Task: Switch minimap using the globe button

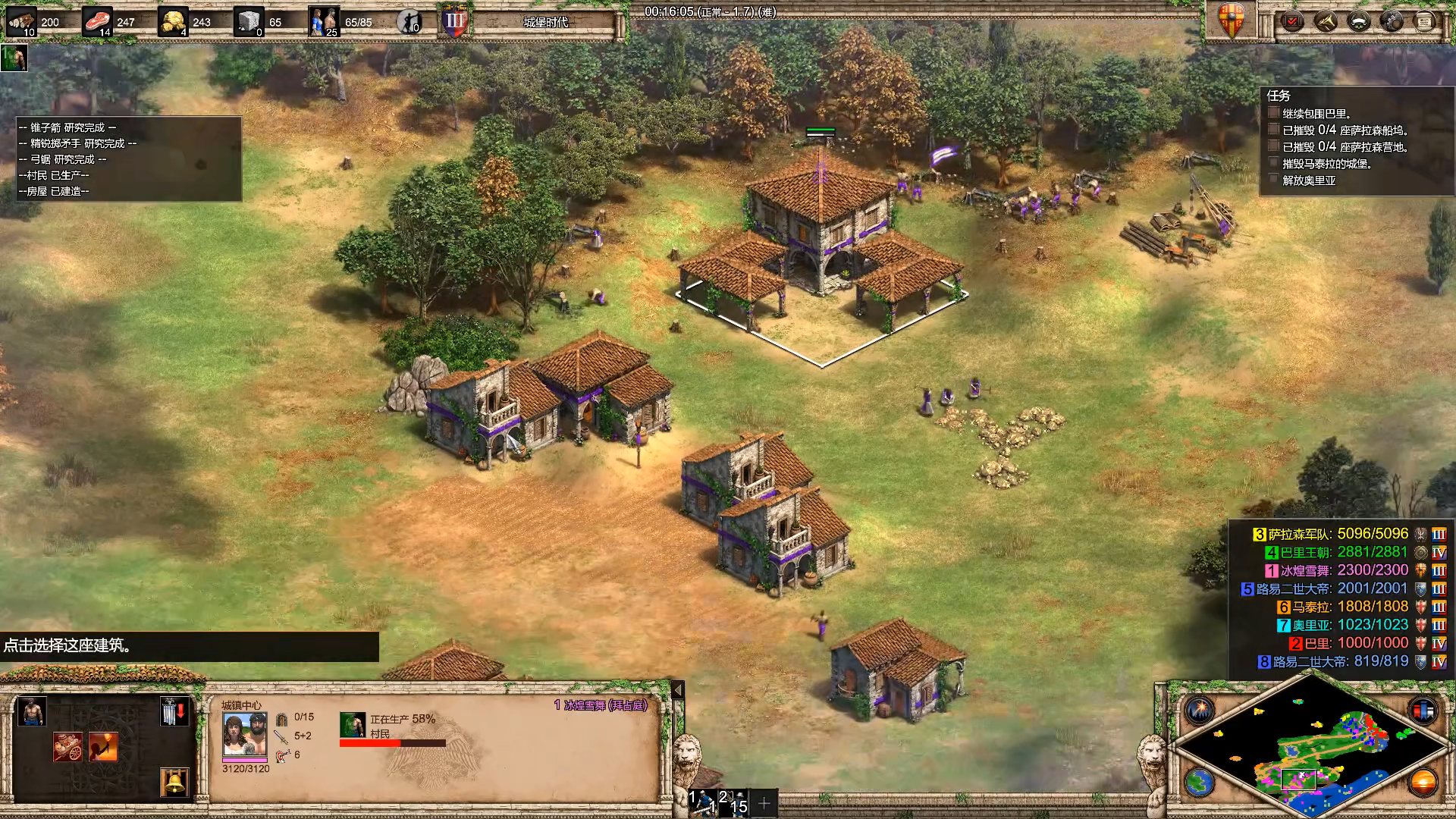Action: point(1200,782)
